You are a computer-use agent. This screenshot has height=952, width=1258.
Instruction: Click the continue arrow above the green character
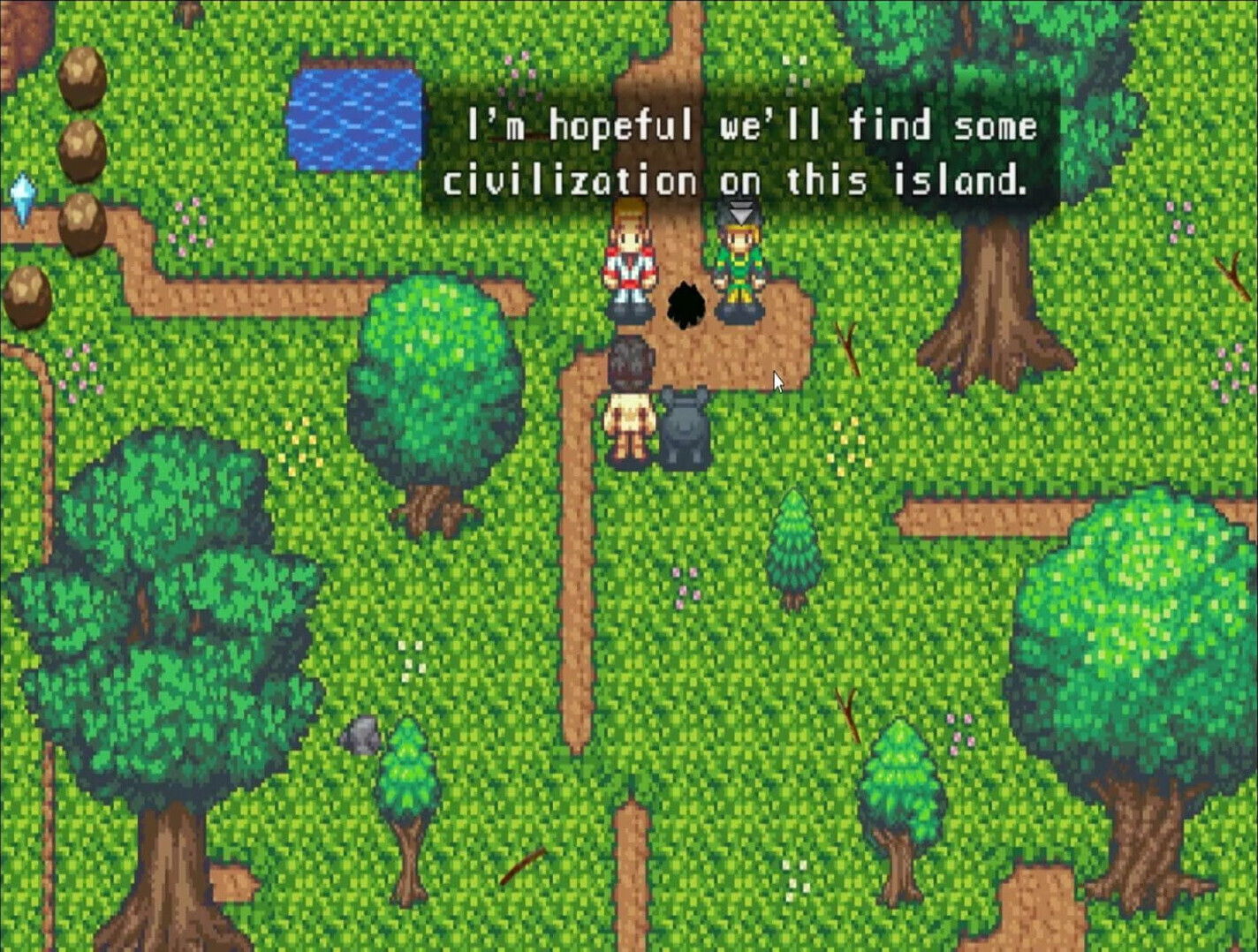tap(740, 212)
